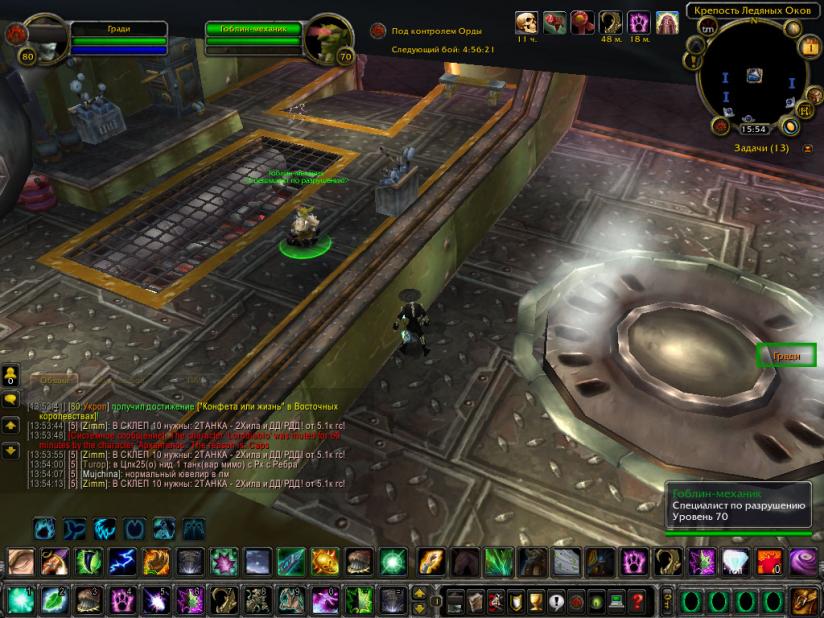824x618 pixels.
Task: Open the backpack bag slot
Action: [807, 600]
